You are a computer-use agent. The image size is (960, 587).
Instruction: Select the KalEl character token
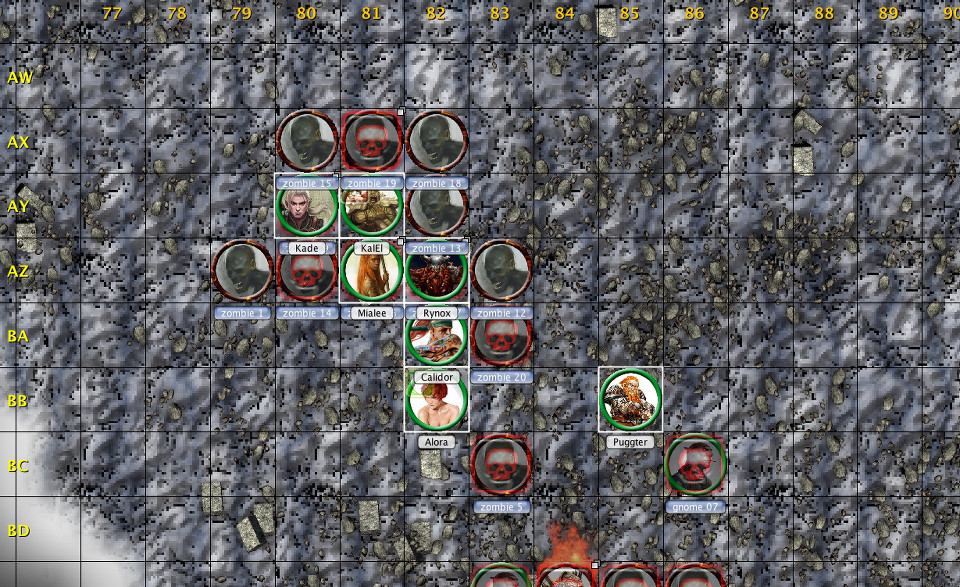point(372,206)
